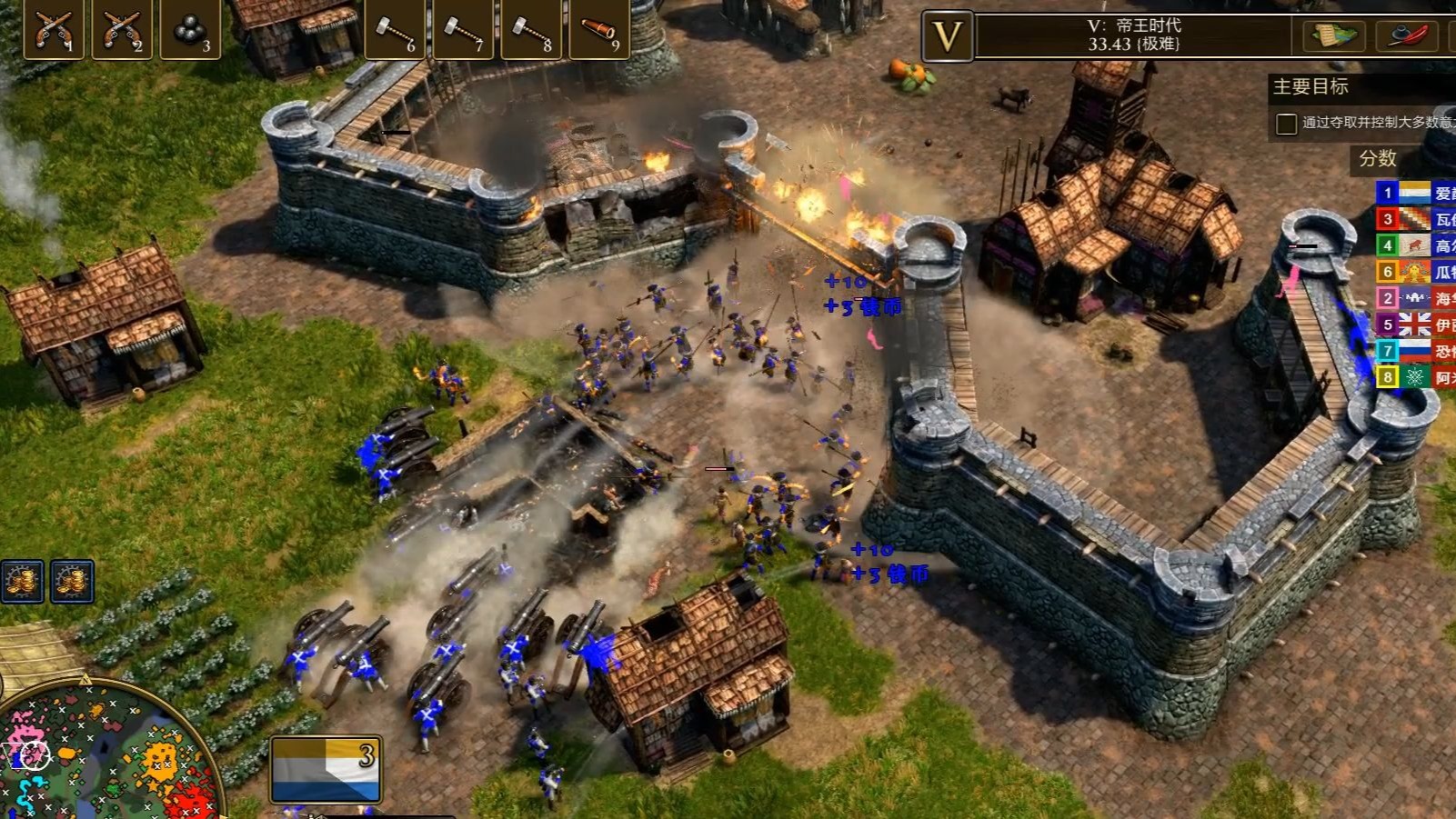Screen dimensions: 1456x819
Task: Select player 7 Russian flag score row
Action: click(x=1414, y=351)
